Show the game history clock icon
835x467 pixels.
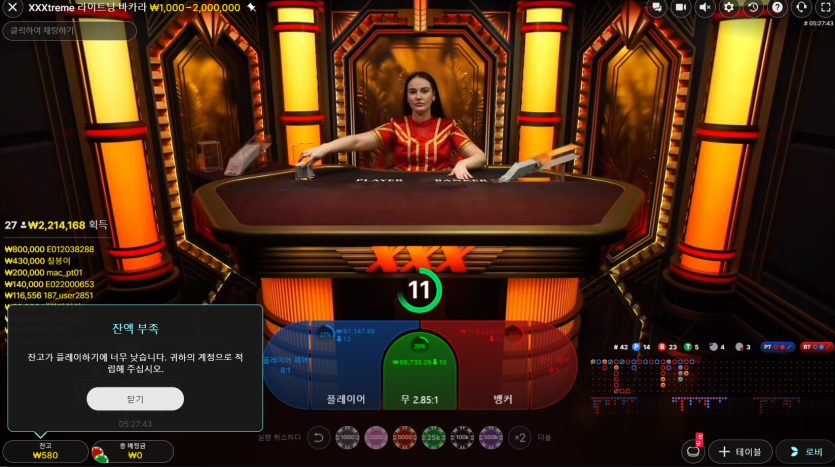[753, 8]
